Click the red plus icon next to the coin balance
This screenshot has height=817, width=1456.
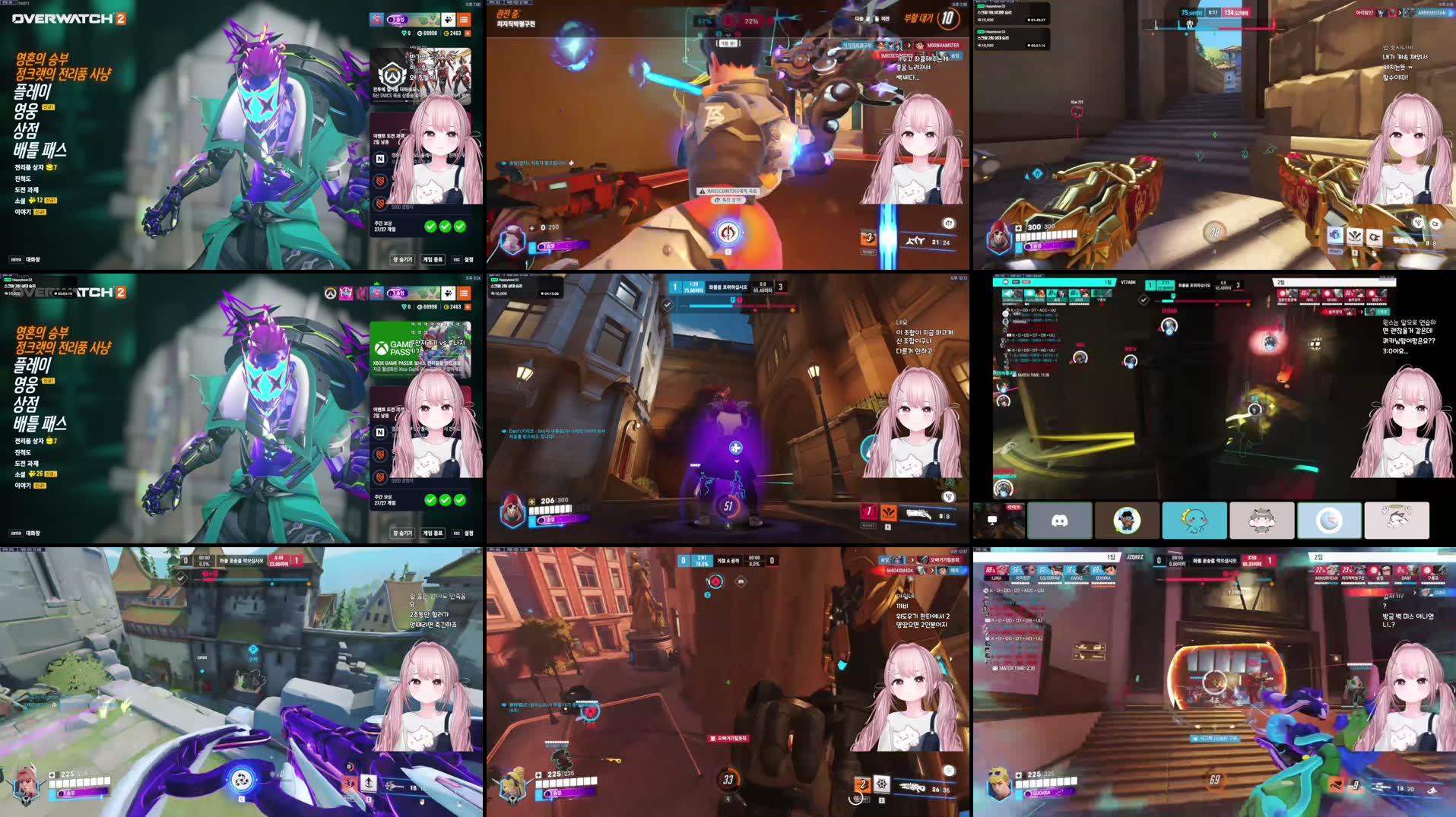click(468, 32)
